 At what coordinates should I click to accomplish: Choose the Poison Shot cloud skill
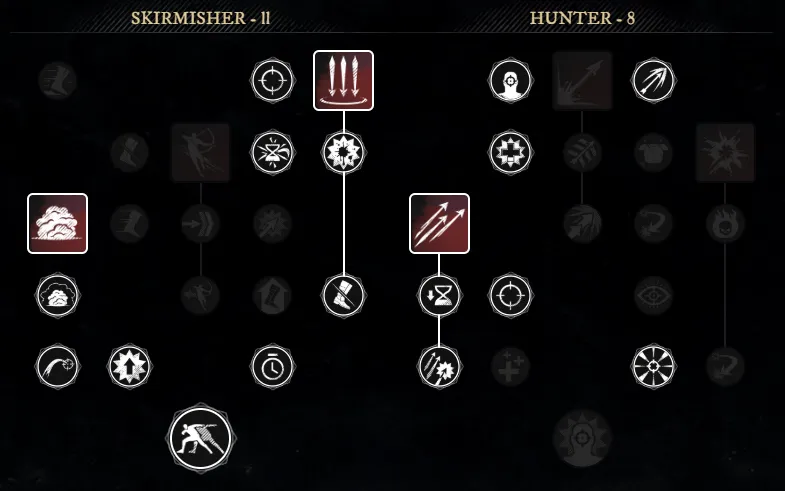[x=58, y=223]
